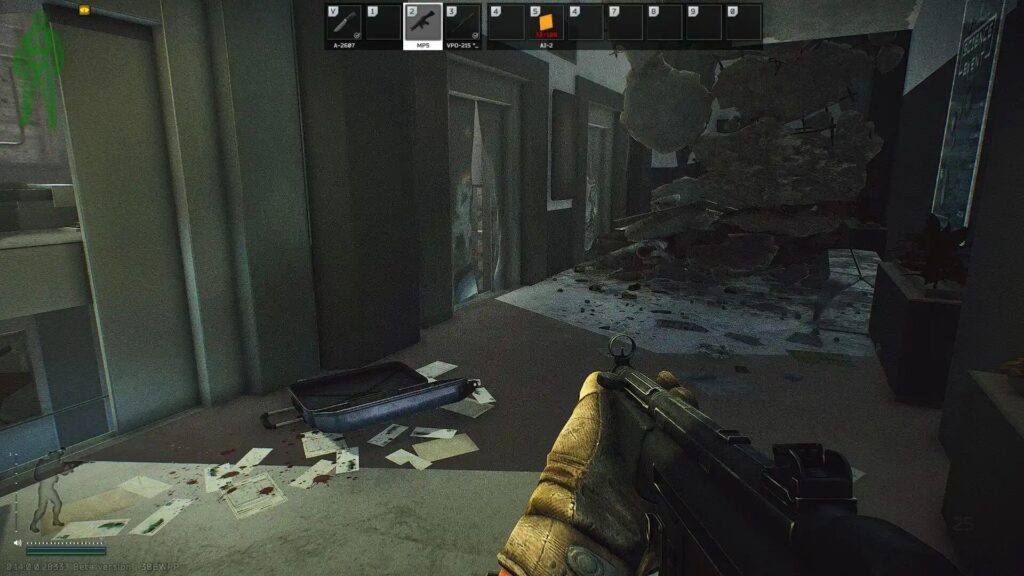Select the A-2607 knife slot
1024x576 pixels.
pos(343,23)
